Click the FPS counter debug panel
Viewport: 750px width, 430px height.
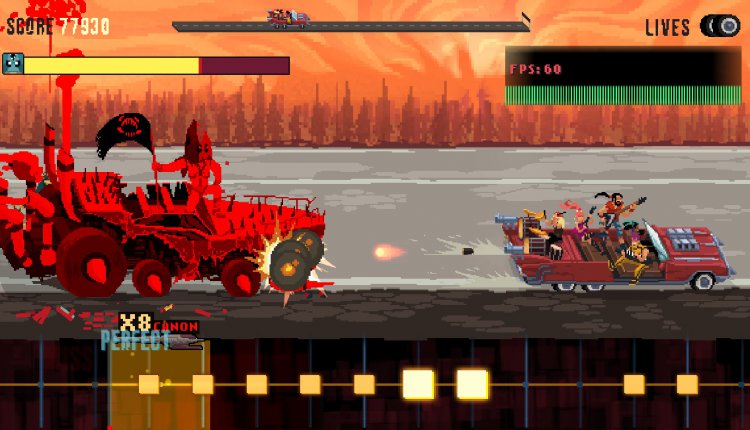623,76
